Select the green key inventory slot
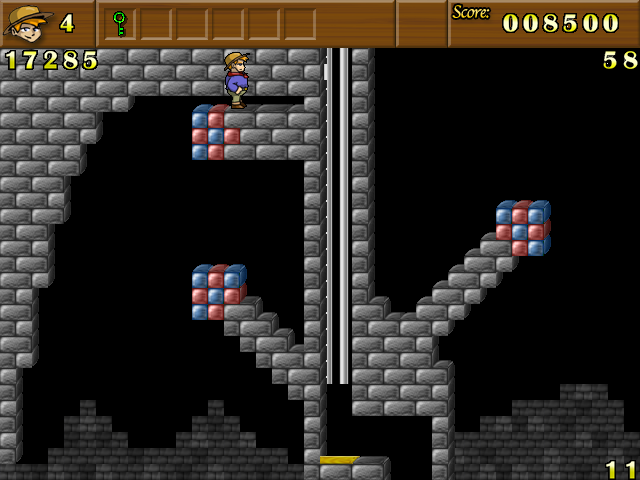 [x=120, y=23]
